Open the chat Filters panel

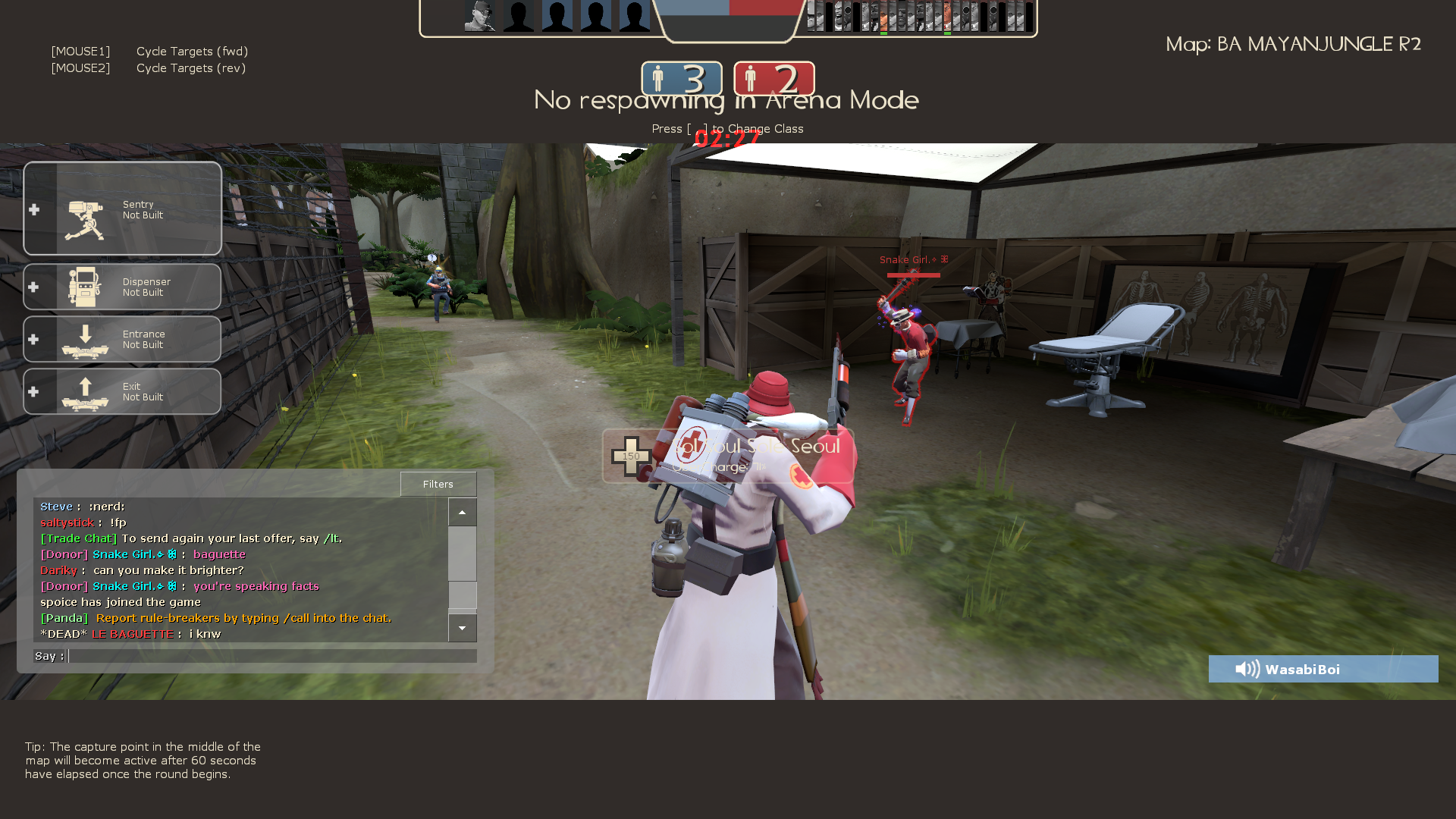point(438,484)
